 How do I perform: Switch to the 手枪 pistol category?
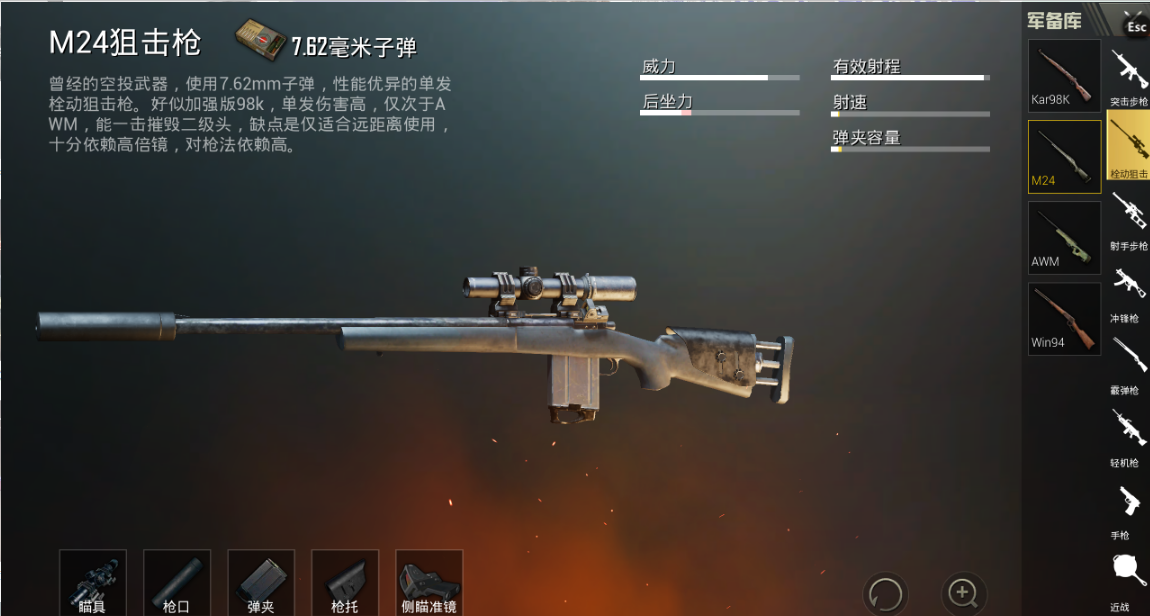click(1129, 508)
